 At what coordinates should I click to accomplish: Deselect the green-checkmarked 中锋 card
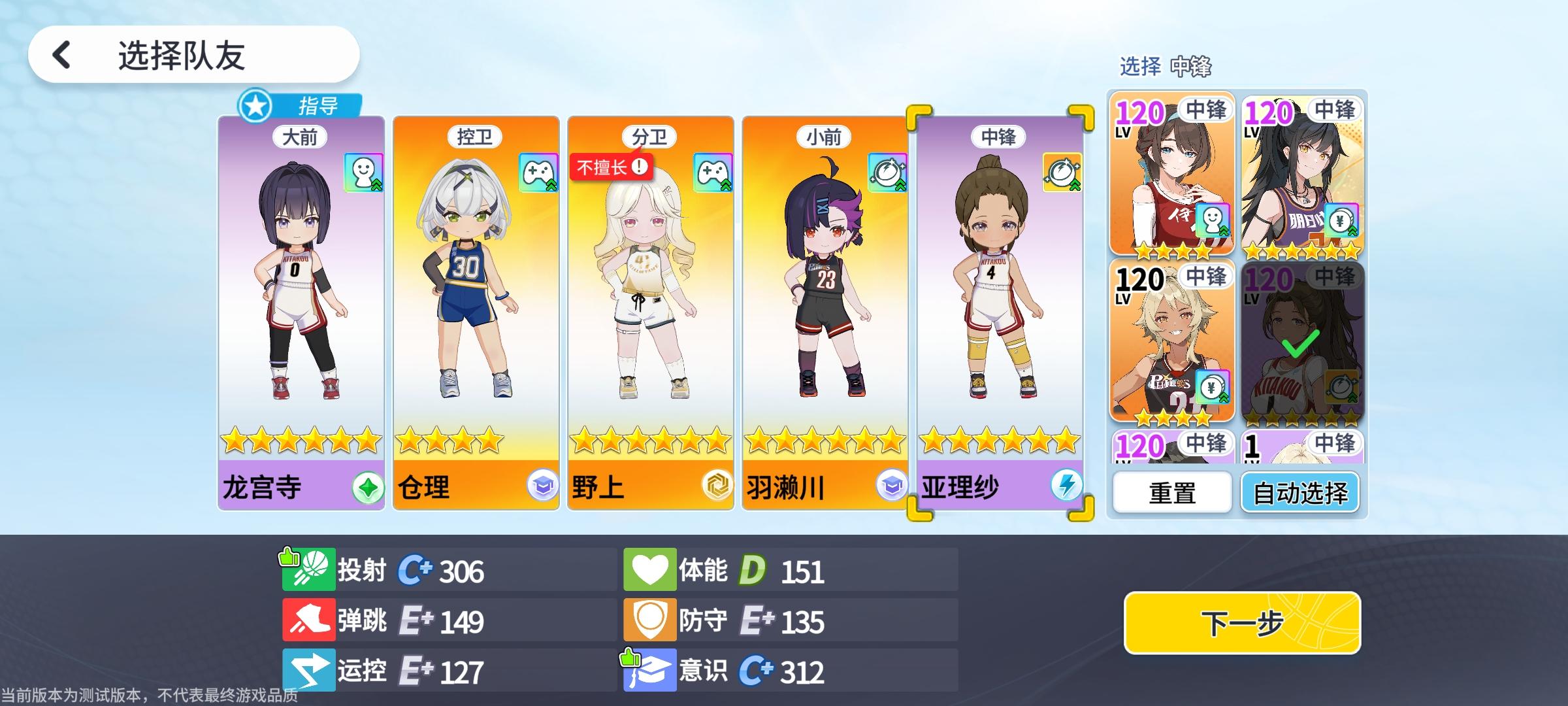1300,343
